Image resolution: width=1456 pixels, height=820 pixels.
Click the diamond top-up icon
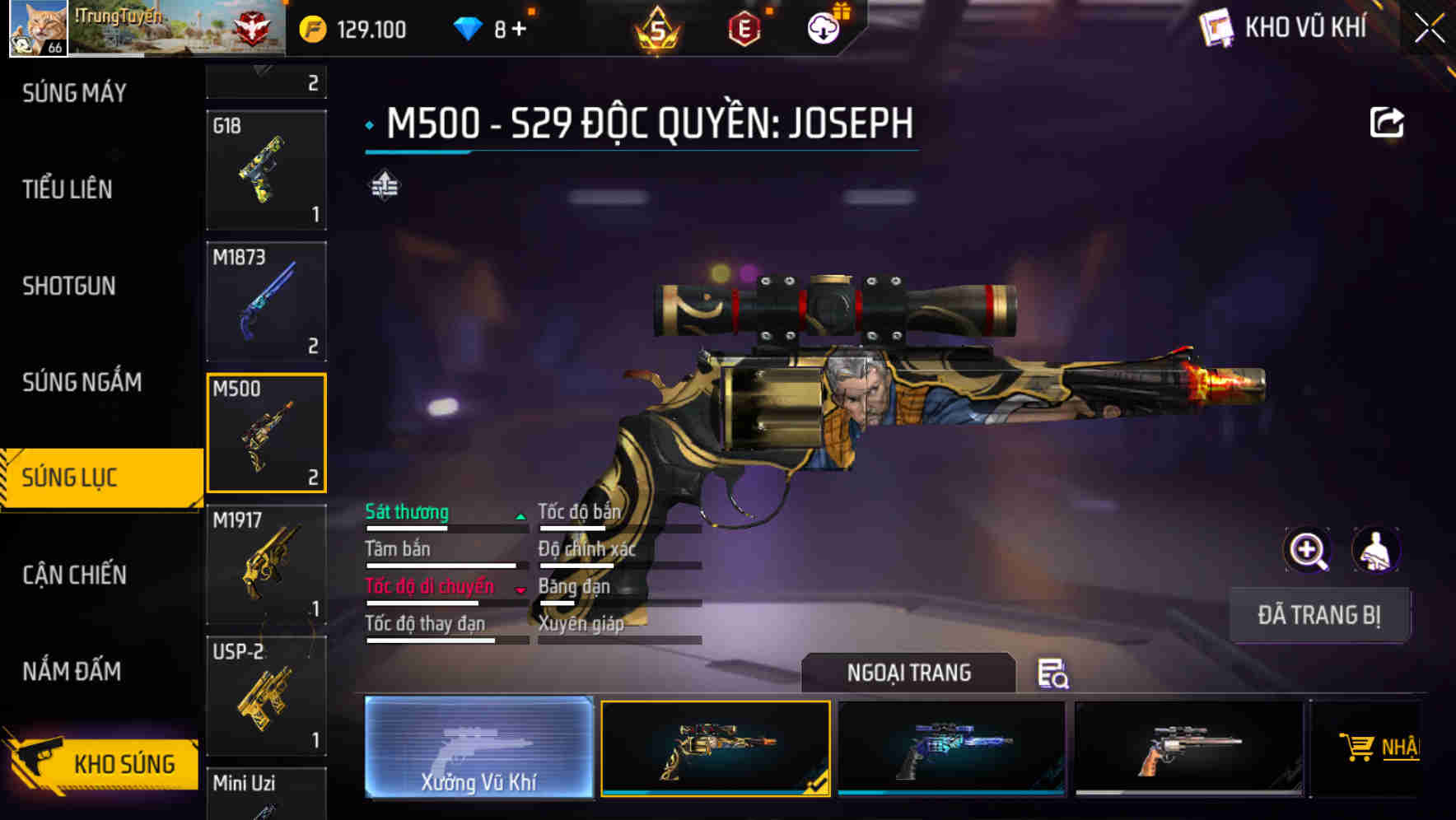[x=469, y=27]
